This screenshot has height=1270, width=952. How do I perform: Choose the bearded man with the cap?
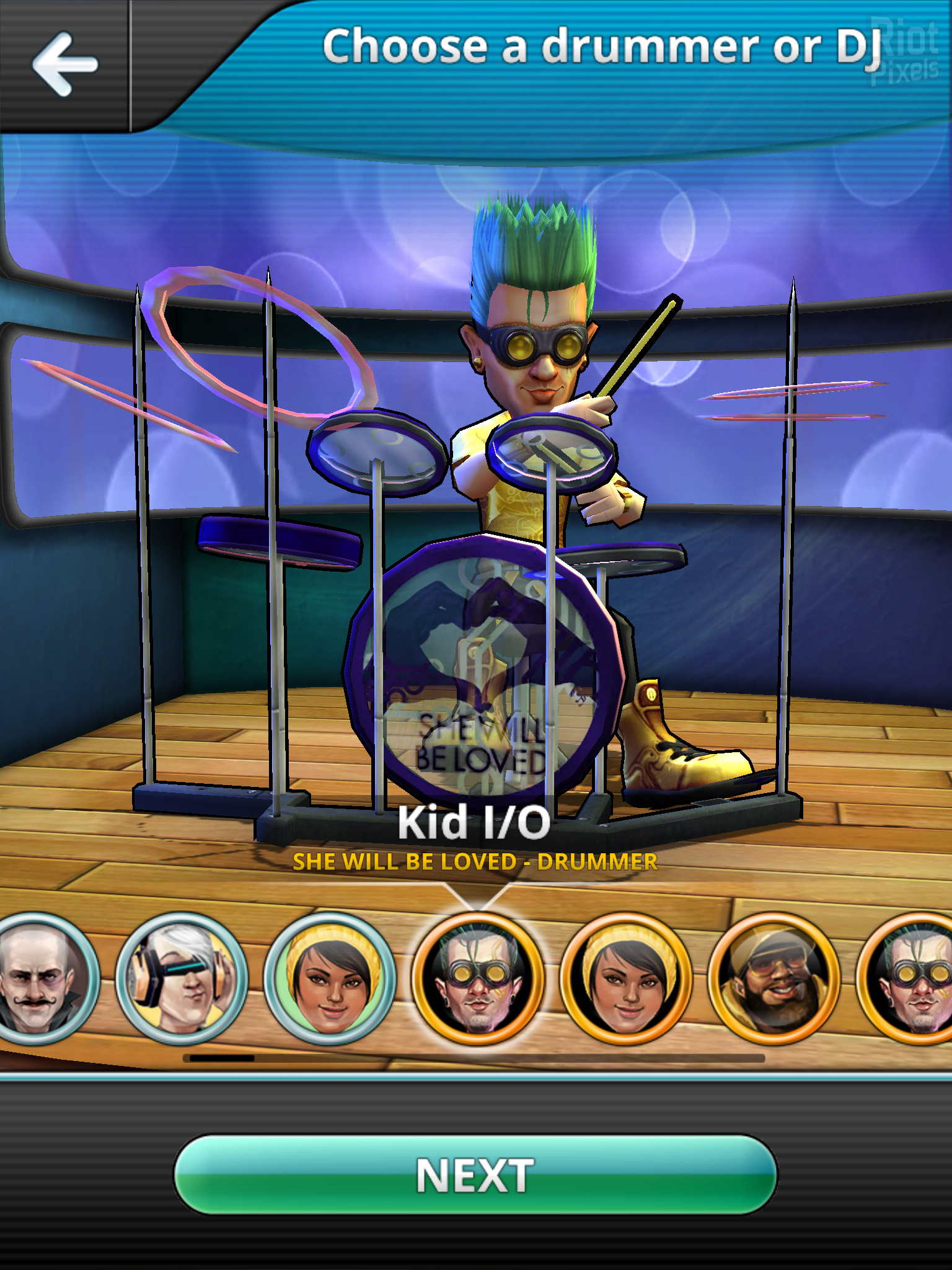point(773,979)
